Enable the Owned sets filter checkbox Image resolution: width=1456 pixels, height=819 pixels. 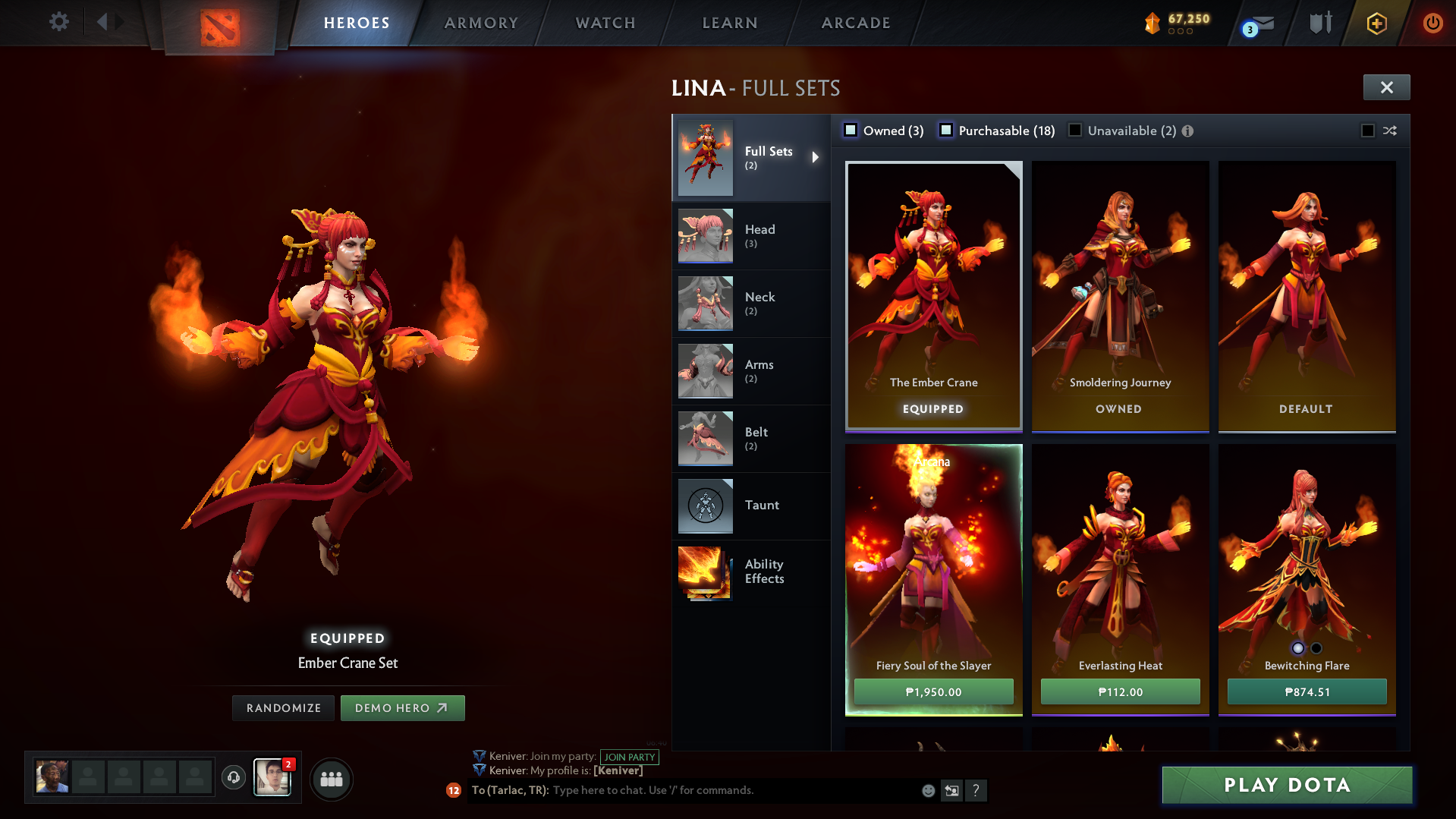point(850,130)
